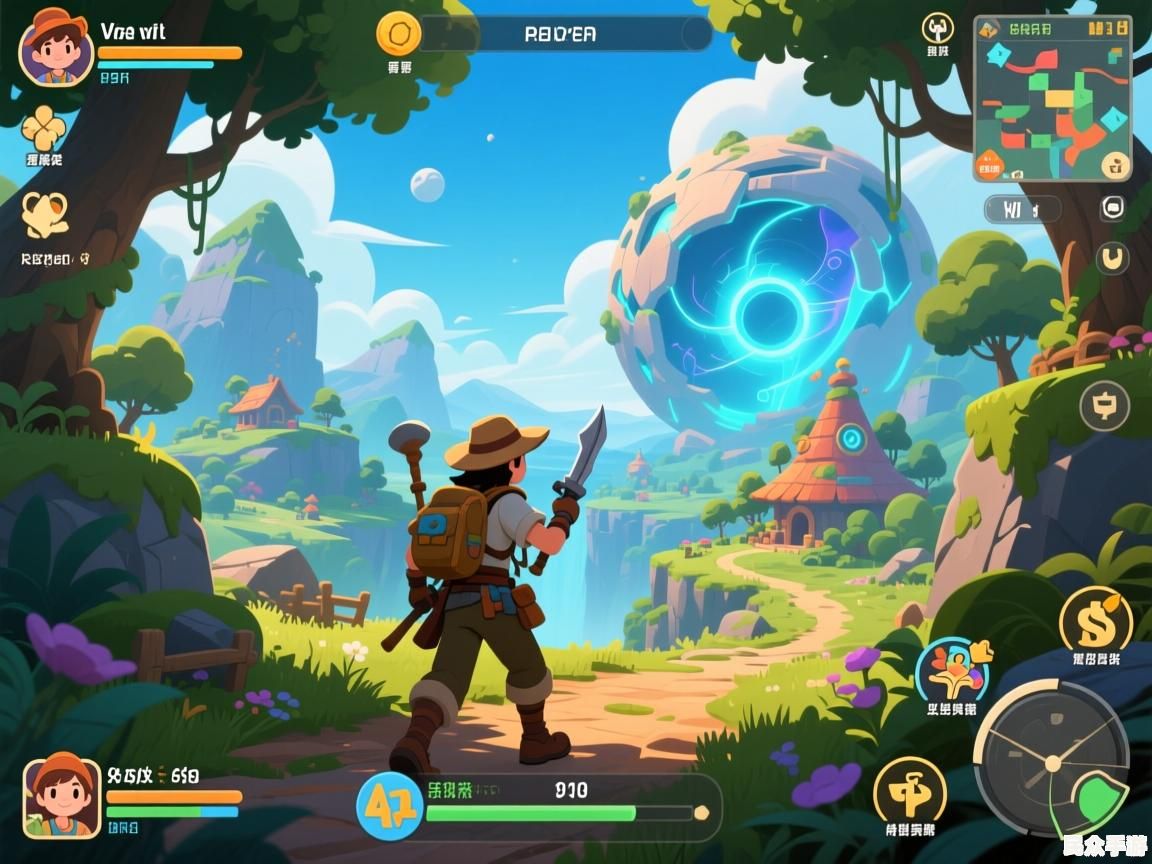Screen dimensions: 1152x864
Task: Select the golden trophy cup icon
Action: click(45, 215)
